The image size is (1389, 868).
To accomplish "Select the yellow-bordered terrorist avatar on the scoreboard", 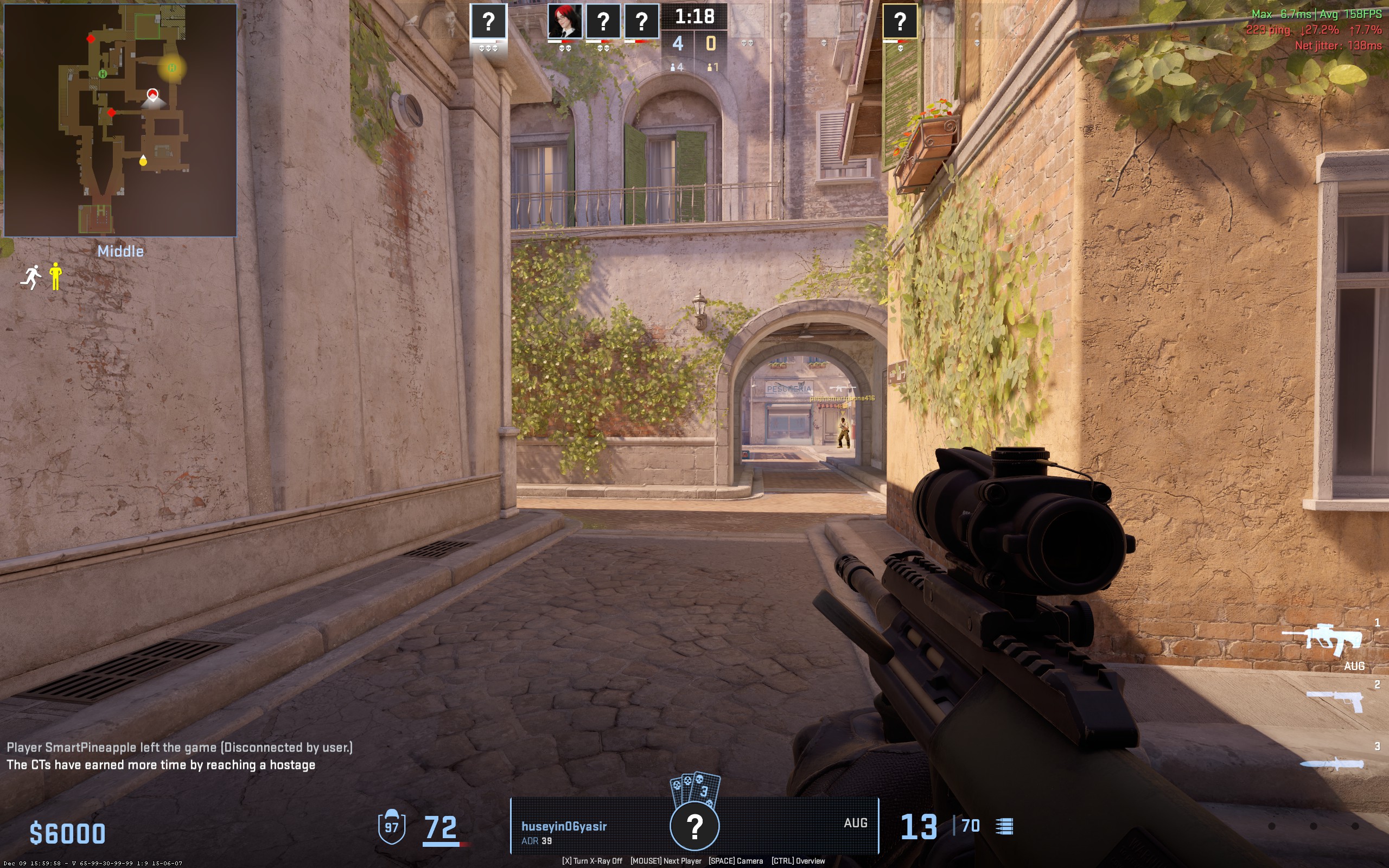I will pyautogui.click(x=900, y=22).
